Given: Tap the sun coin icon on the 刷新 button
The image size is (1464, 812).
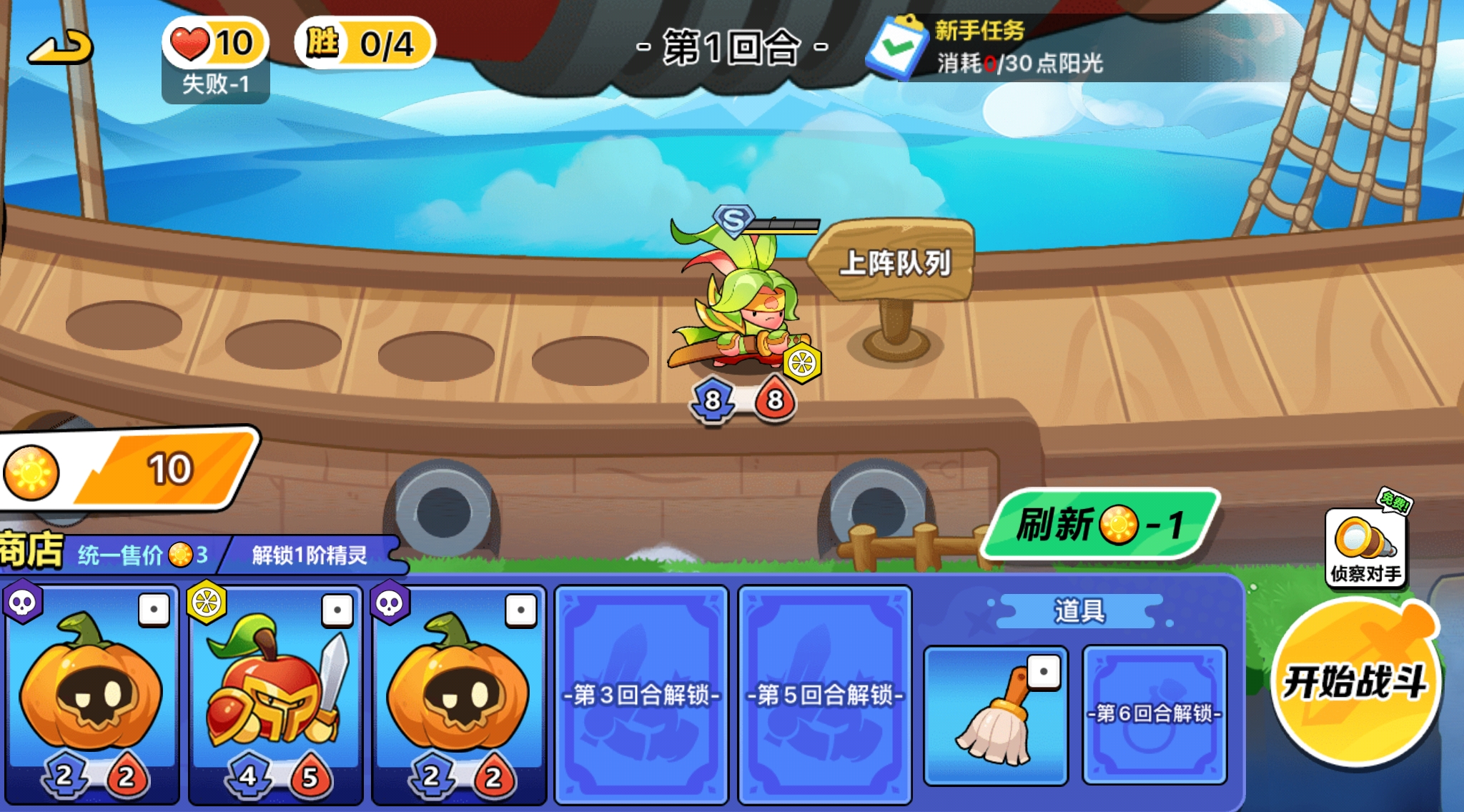Looking at the screenshot, I should 1118,524.
